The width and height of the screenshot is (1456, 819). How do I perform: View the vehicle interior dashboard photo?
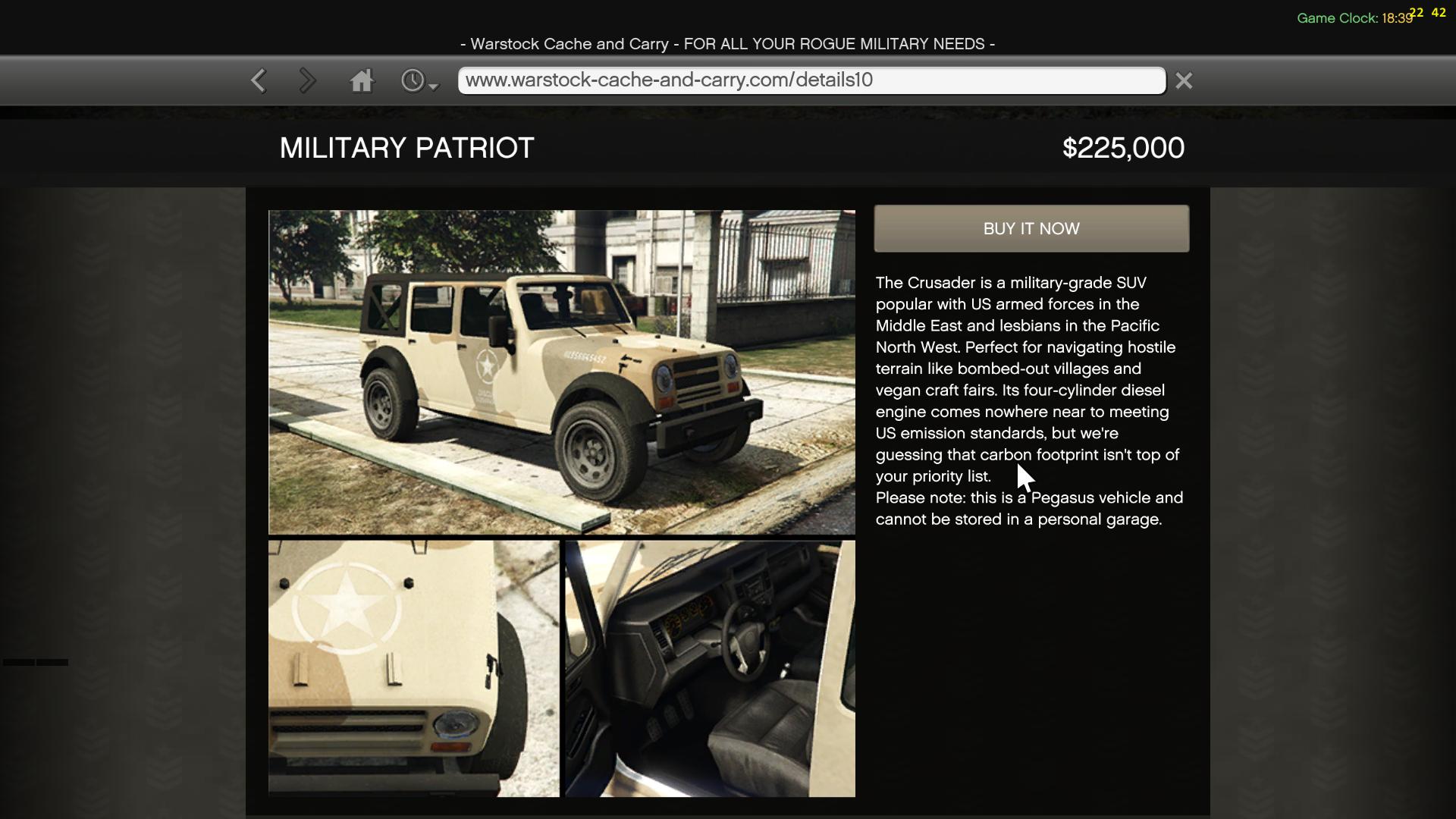click(711, 668)
